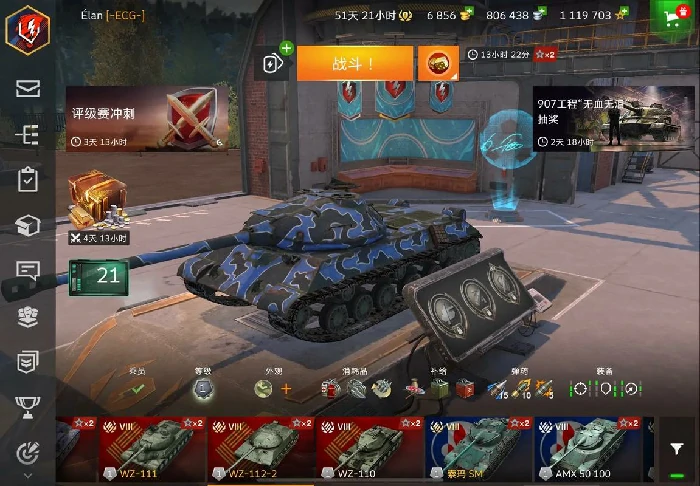Viewport: 700px width, 486px height.
Task: Open the green number 21 ticket panel
Action: tap(98, 277)
